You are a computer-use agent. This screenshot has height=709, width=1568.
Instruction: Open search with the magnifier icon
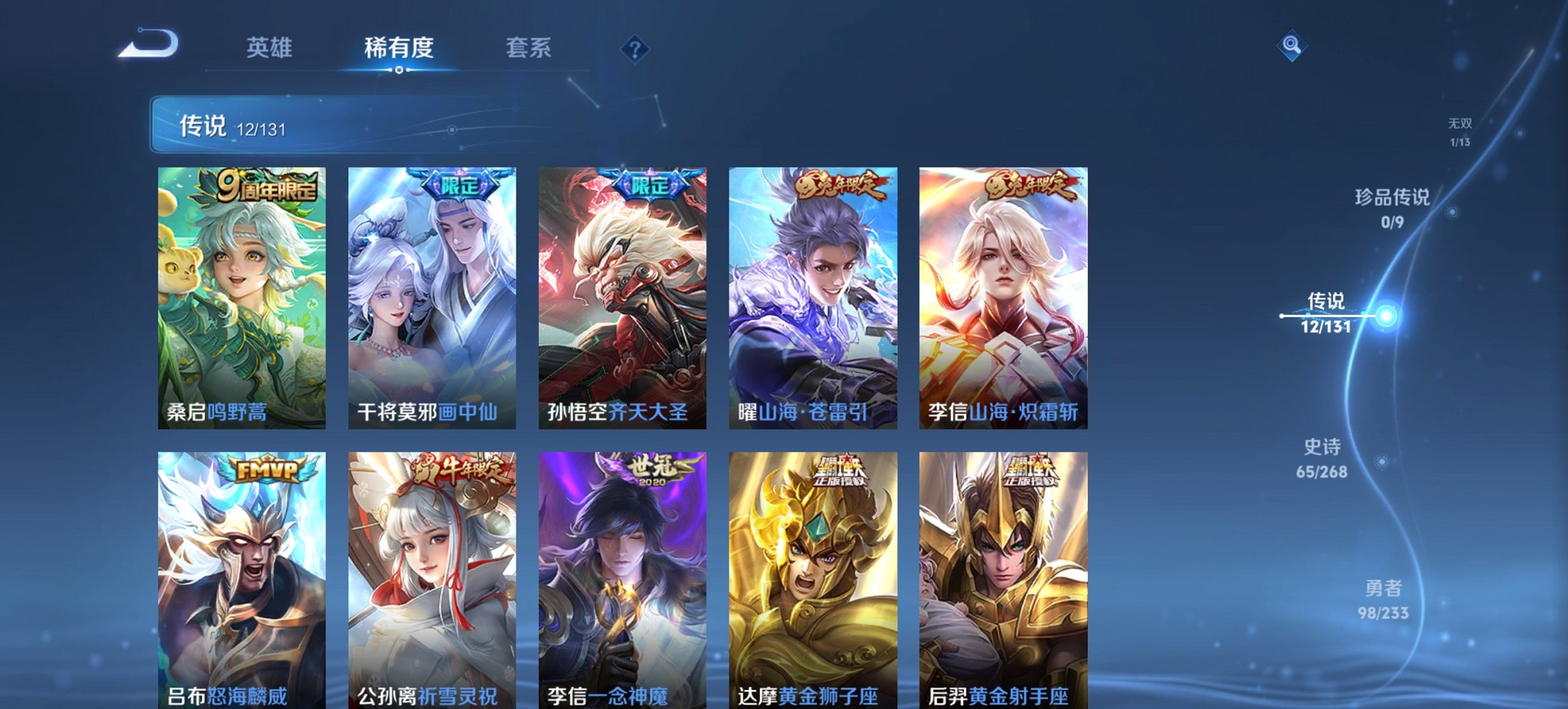[x=1291, y=45]
